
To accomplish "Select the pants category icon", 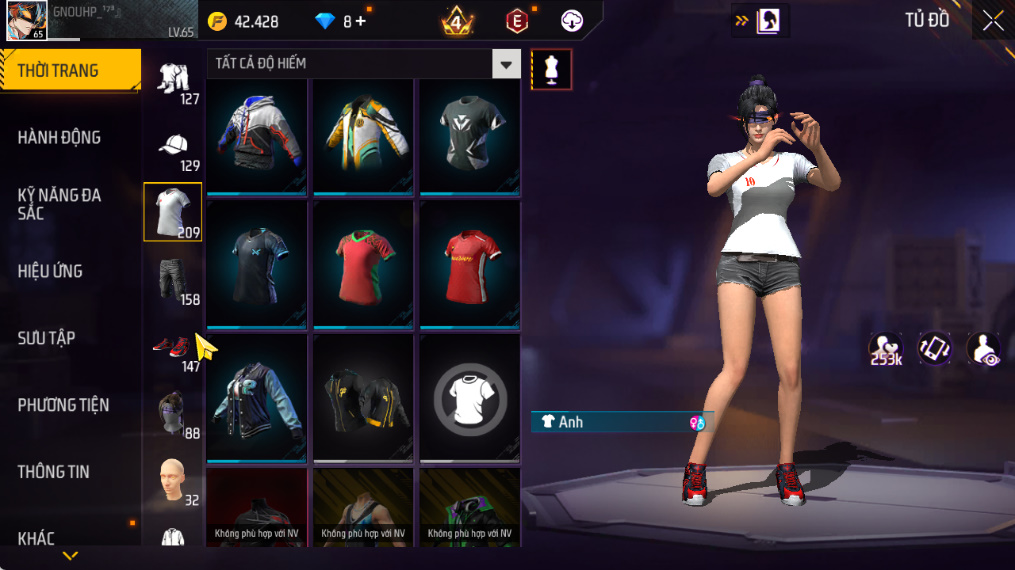I will coord(173,280).
